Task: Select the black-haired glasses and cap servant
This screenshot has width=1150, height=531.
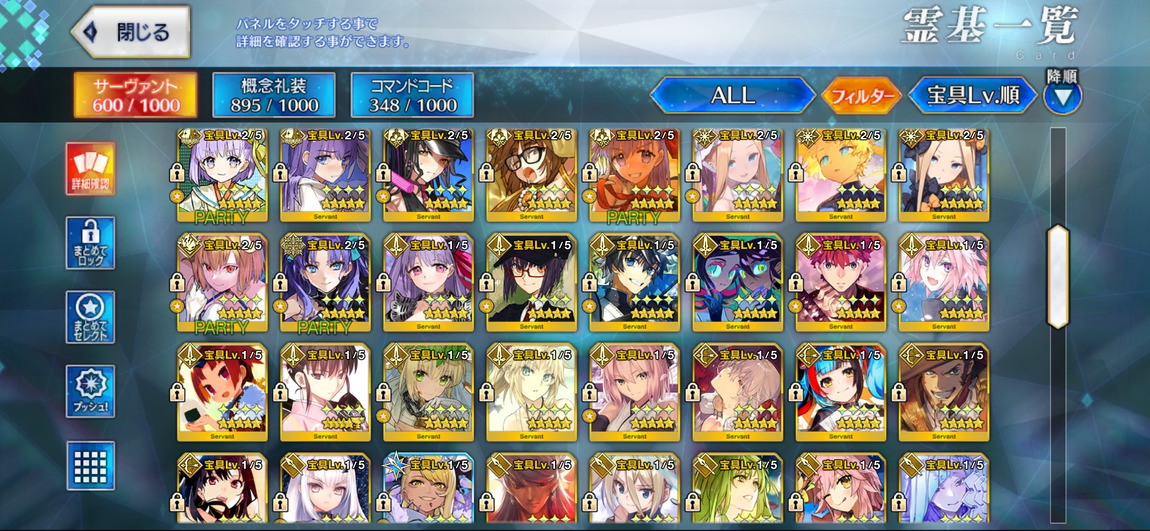Action: click(531, 283)
